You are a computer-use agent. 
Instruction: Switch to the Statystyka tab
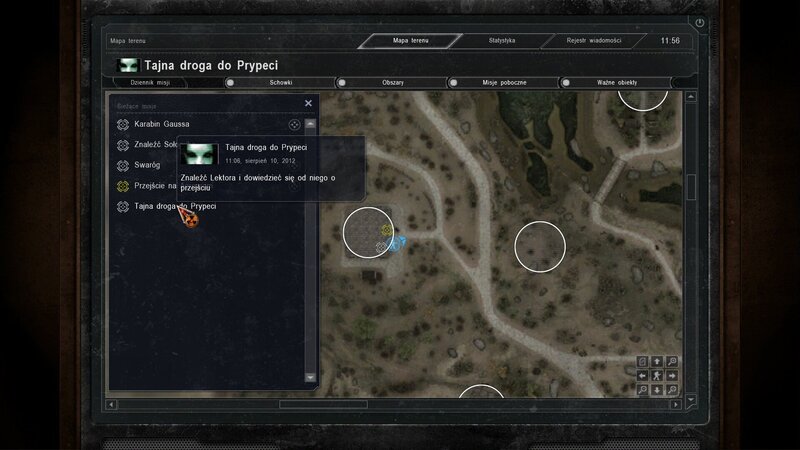pyautogui.click(x=501, y=40)
